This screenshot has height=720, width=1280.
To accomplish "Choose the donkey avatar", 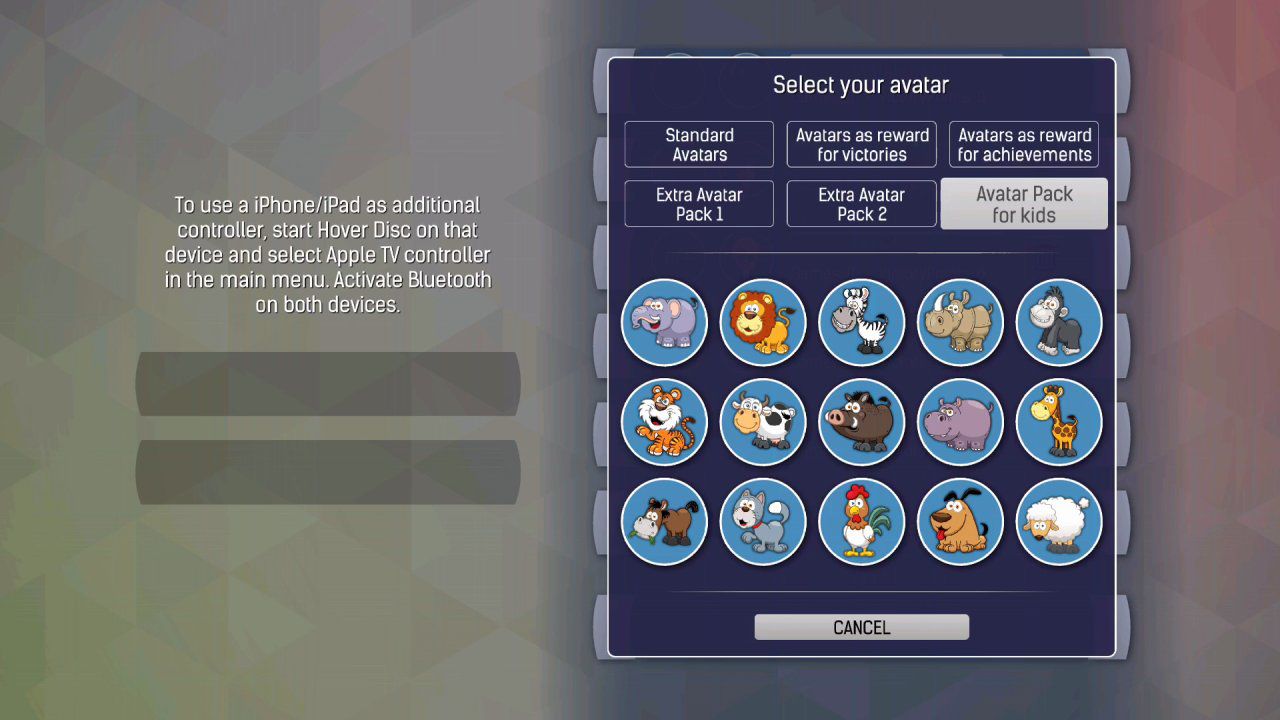I will click(664, 521).
